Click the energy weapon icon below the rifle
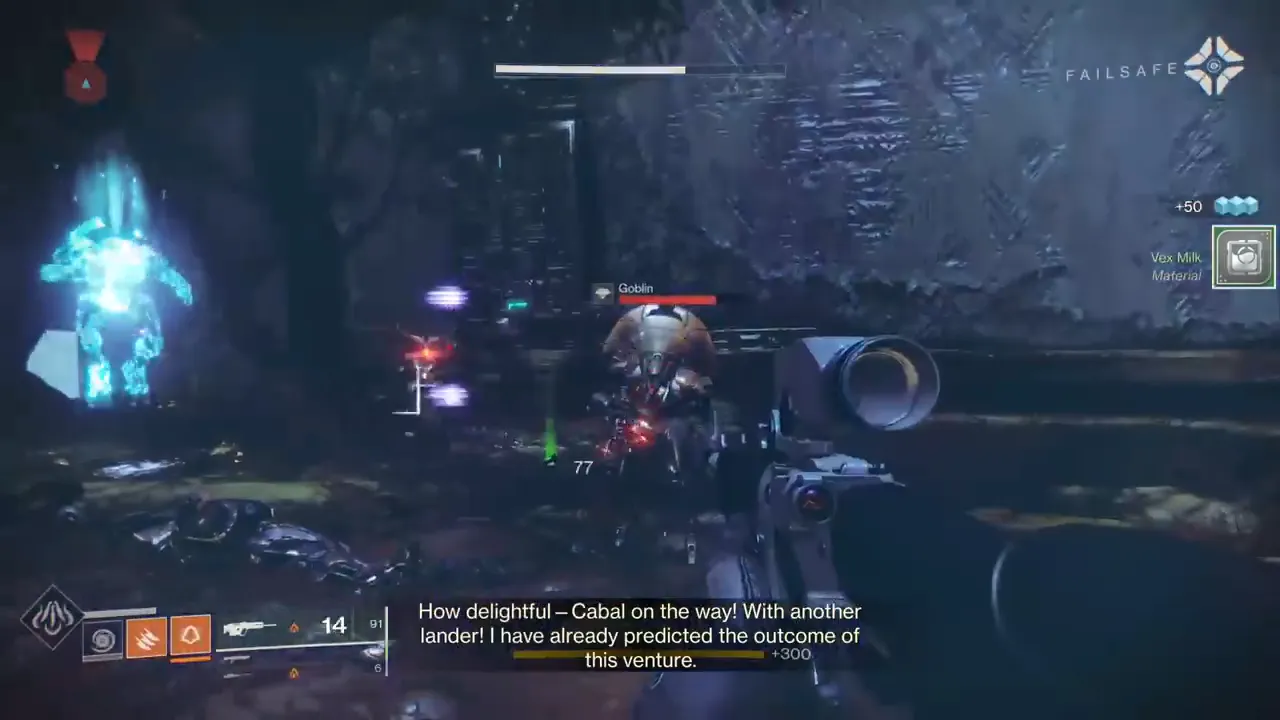The image size is (1280, 720). pyautogui.click(x=239, y=660)
